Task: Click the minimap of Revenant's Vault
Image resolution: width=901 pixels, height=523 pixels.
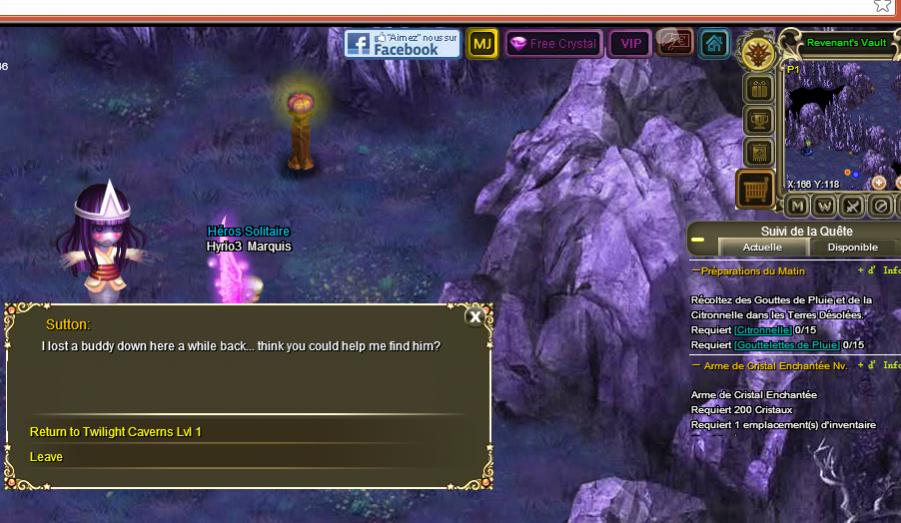Action: click(842, 125)
